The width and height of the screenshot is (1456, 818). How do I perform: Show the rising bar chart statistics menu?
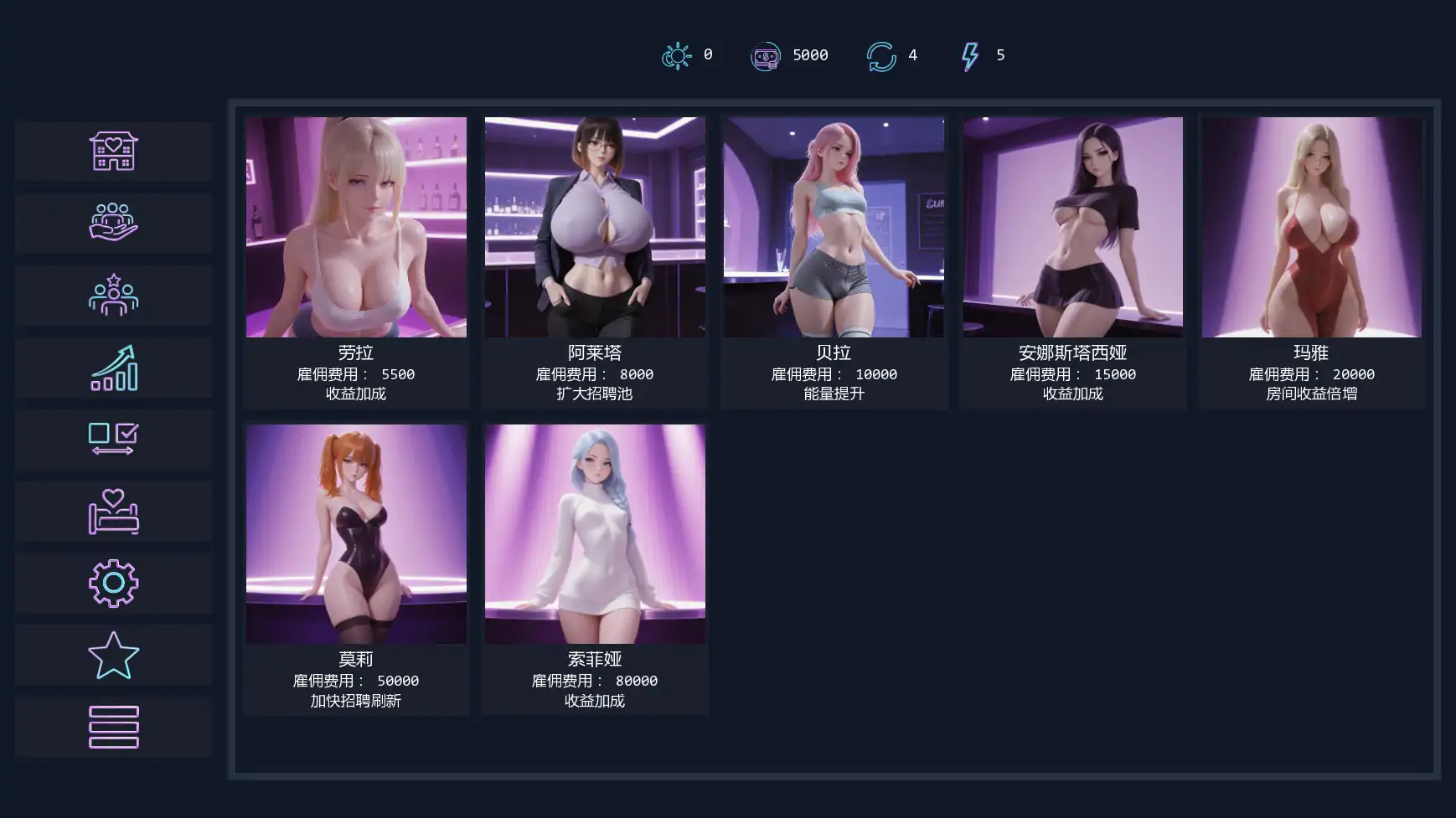tap(113, 368)
